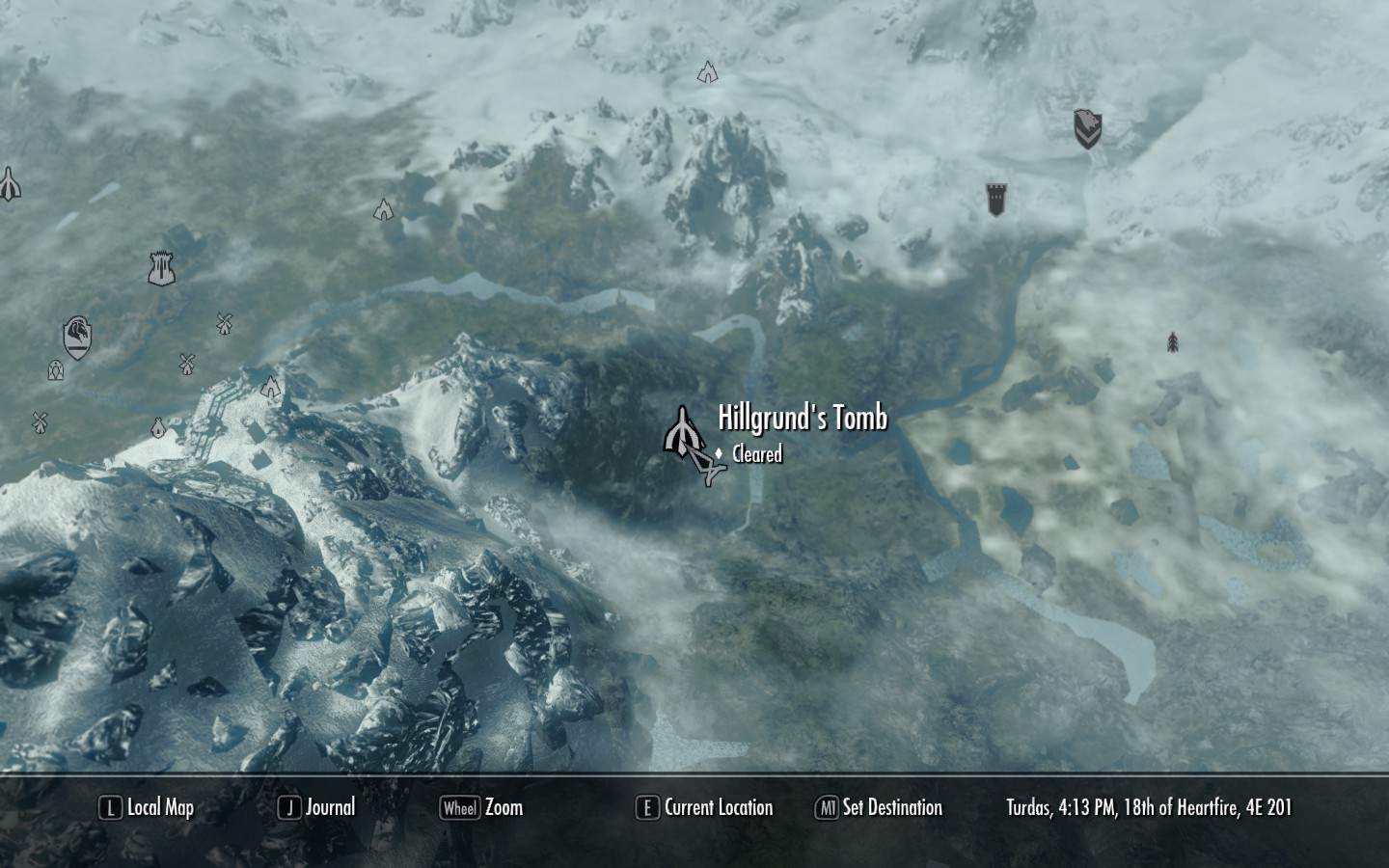Open the Journal from the map bar
The height and width of the screenshot is (868, 1389).
[316, 808]
